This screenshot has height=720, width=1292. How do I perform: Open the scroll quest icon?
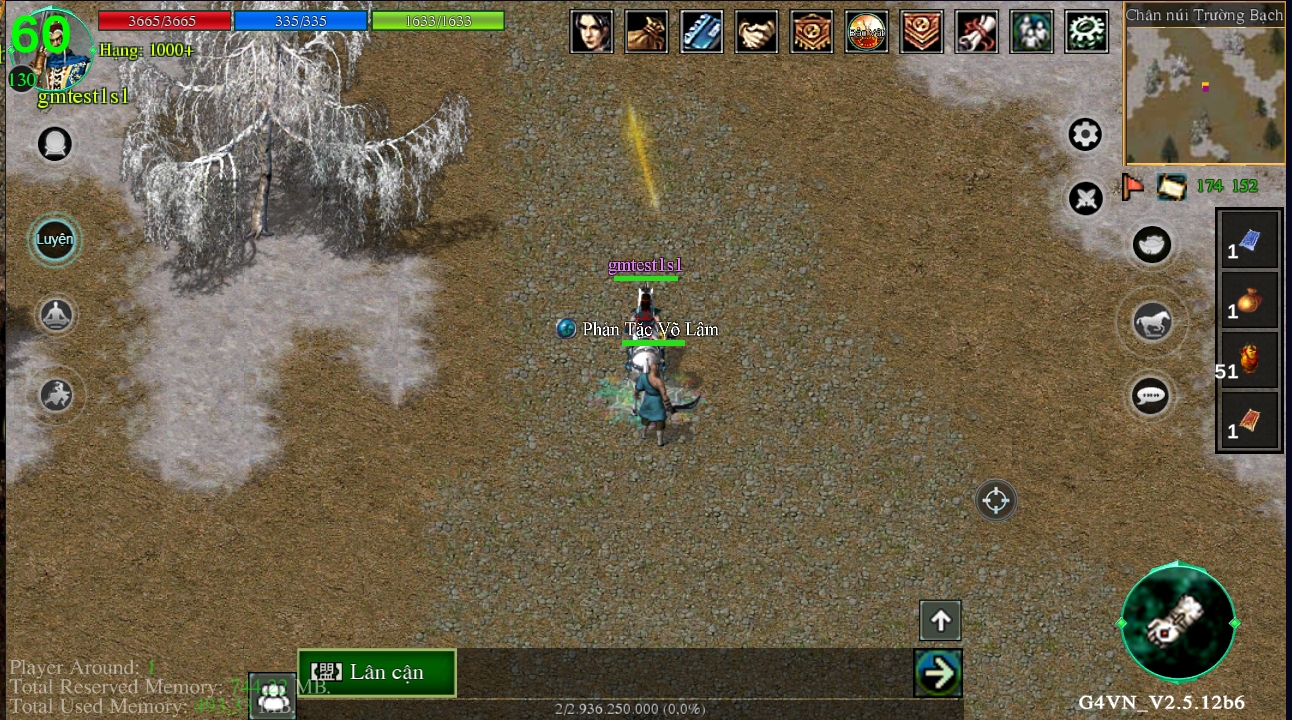click(x=976, y=31)
